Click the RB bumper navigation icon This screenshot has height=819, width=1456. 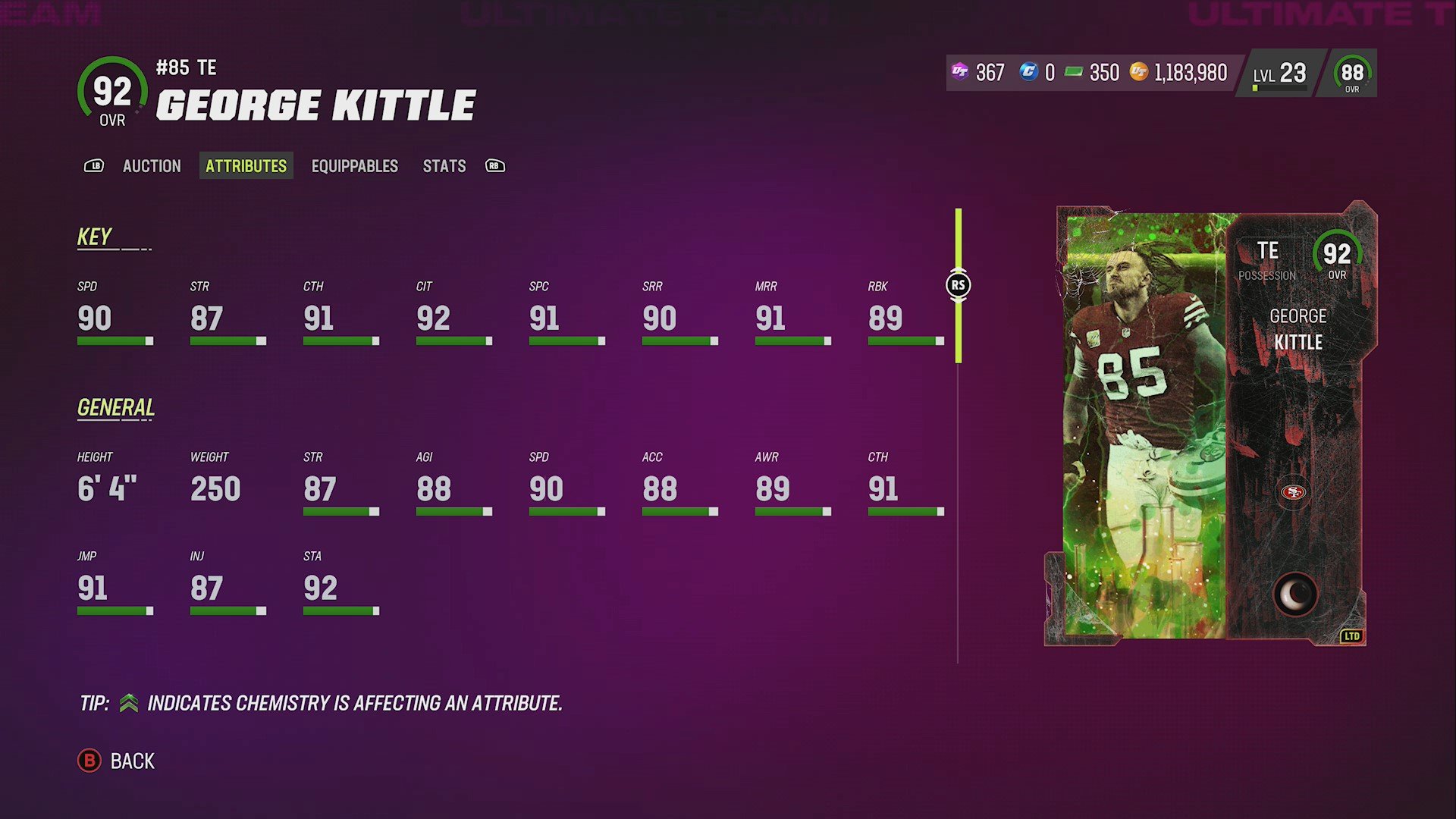494,166
